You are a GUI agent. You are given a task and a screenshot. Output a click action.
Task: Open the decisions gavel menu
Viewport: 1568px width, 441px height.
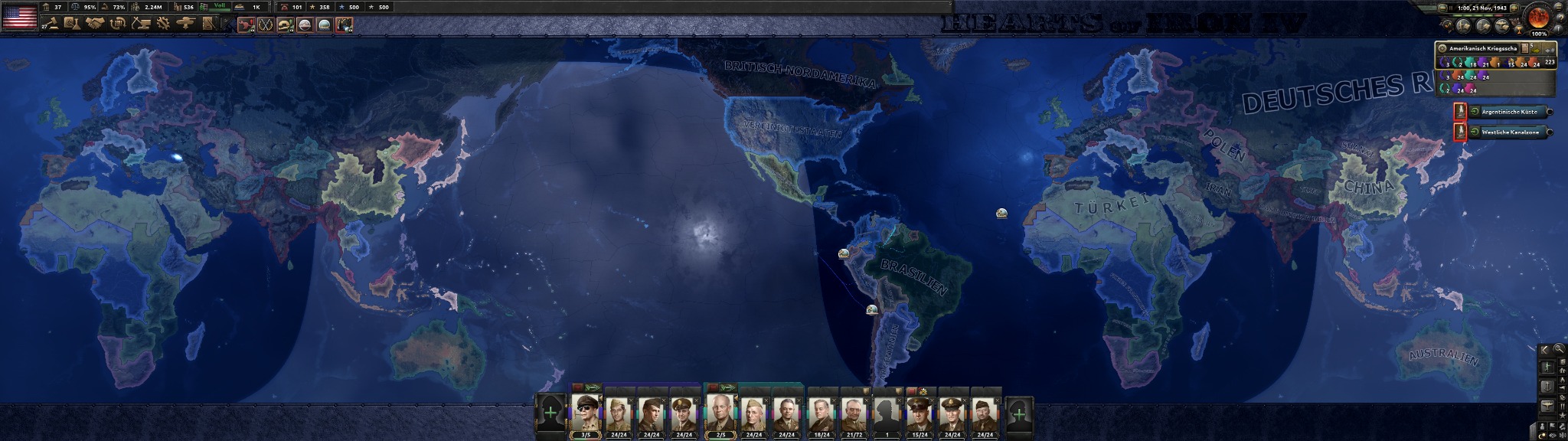(52, 24)
